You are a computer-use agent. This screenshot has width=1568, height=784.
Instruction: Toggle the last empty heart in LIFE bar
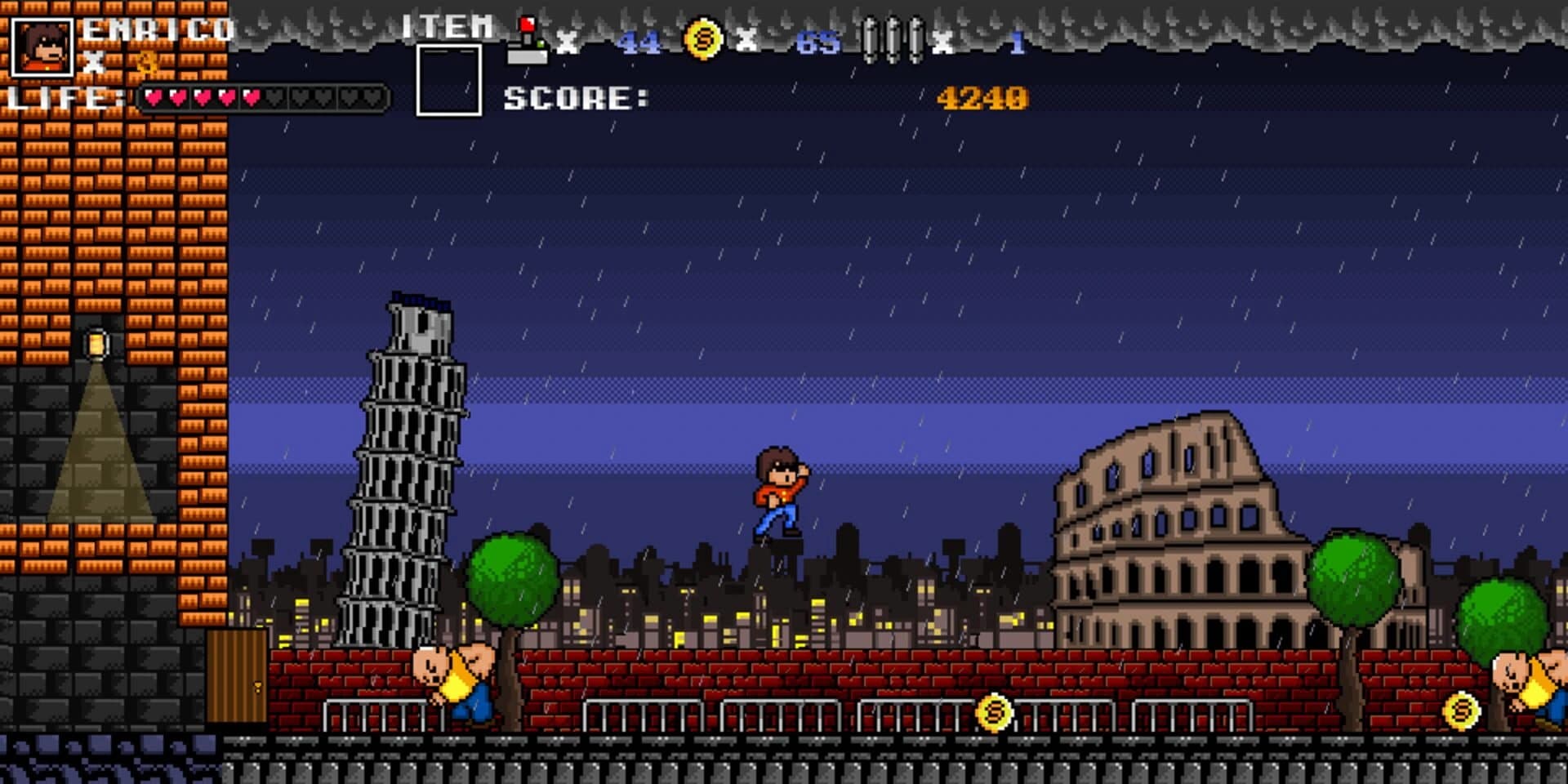click(x=372, y=96)
